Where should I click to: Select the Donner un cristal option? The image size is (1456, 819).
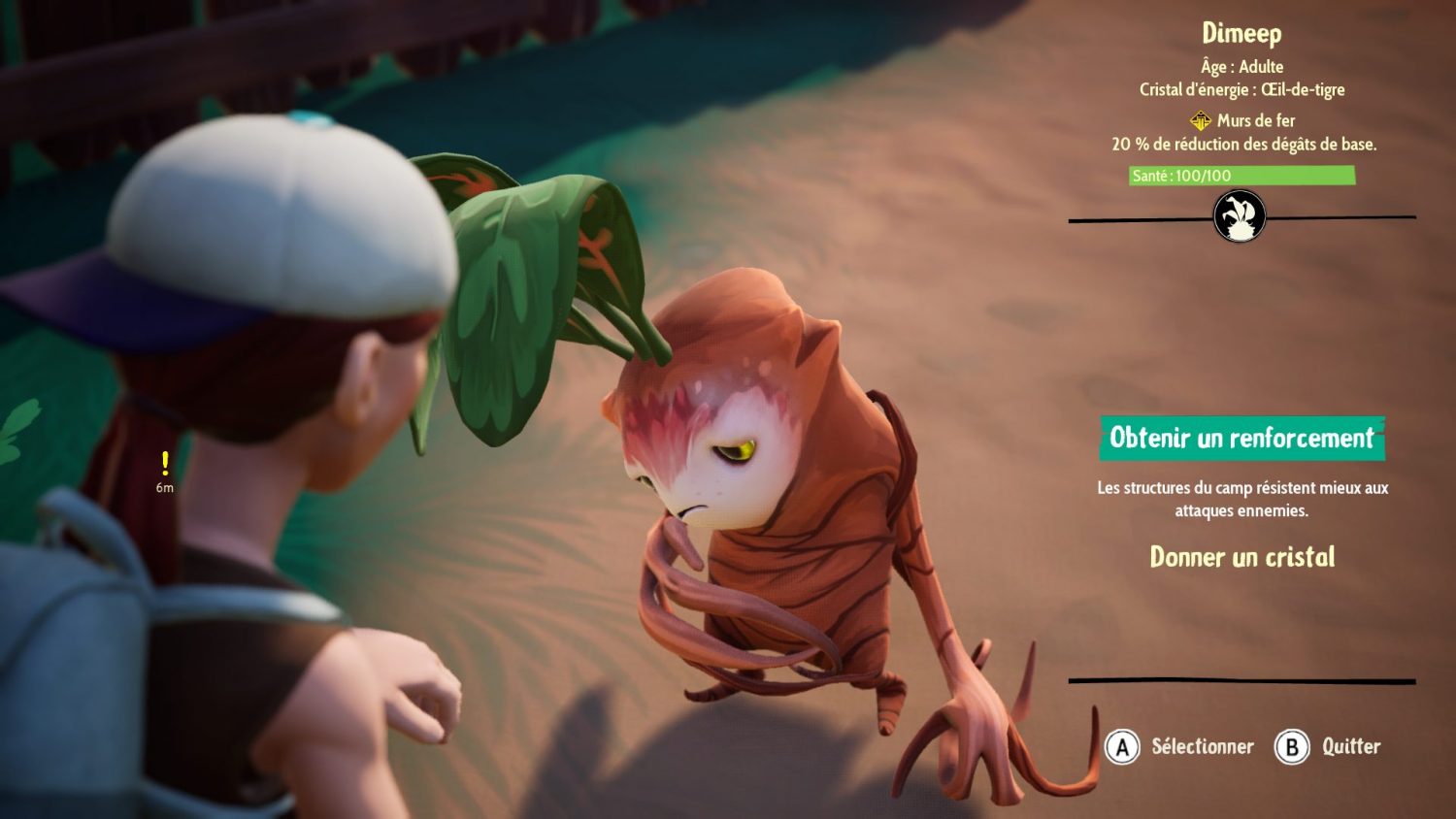tap(1241, 557)
